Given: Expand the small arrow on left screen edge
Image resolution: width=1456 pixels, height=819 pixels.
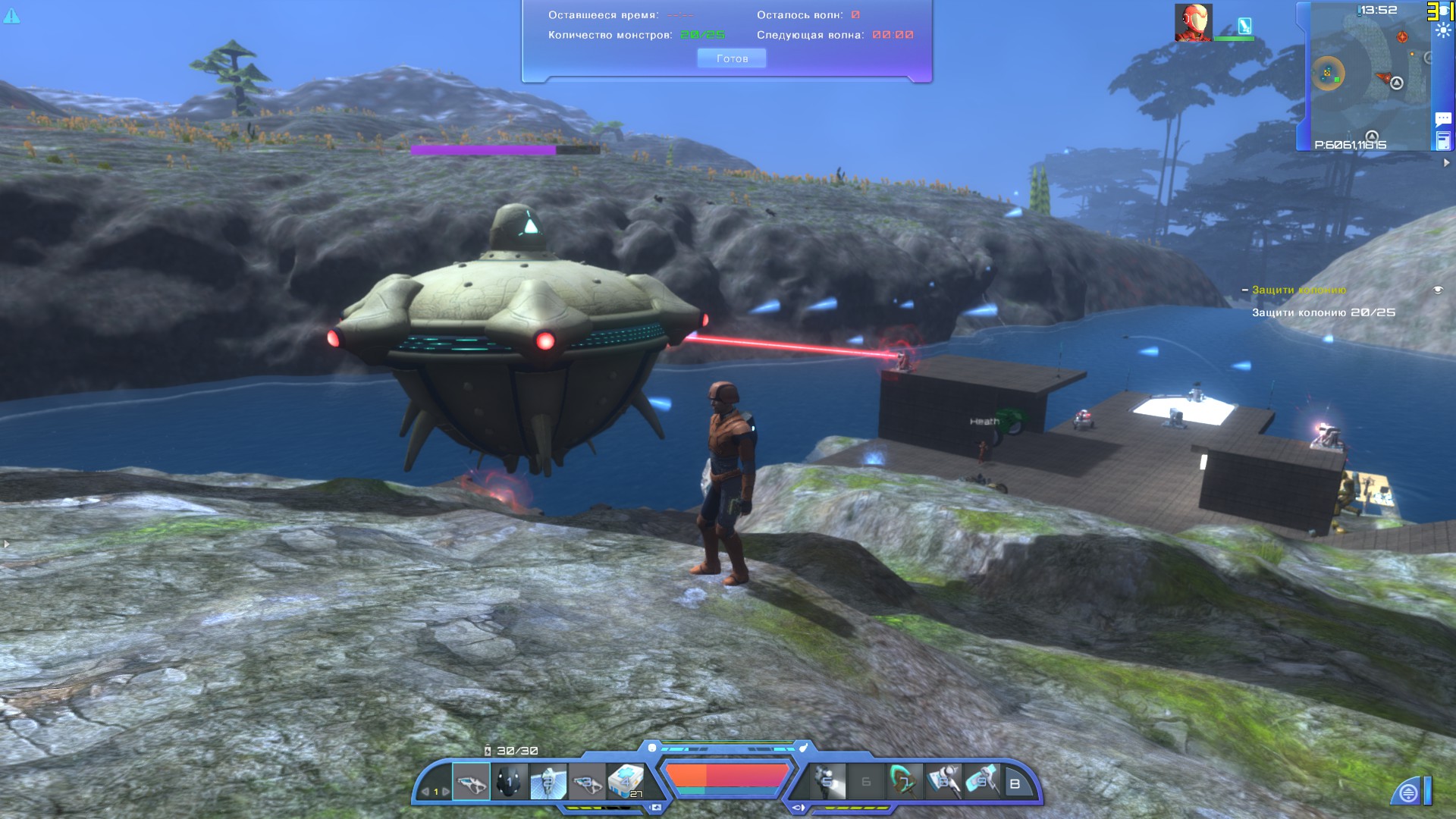Looking at the screenshot, I should (7, 544).
